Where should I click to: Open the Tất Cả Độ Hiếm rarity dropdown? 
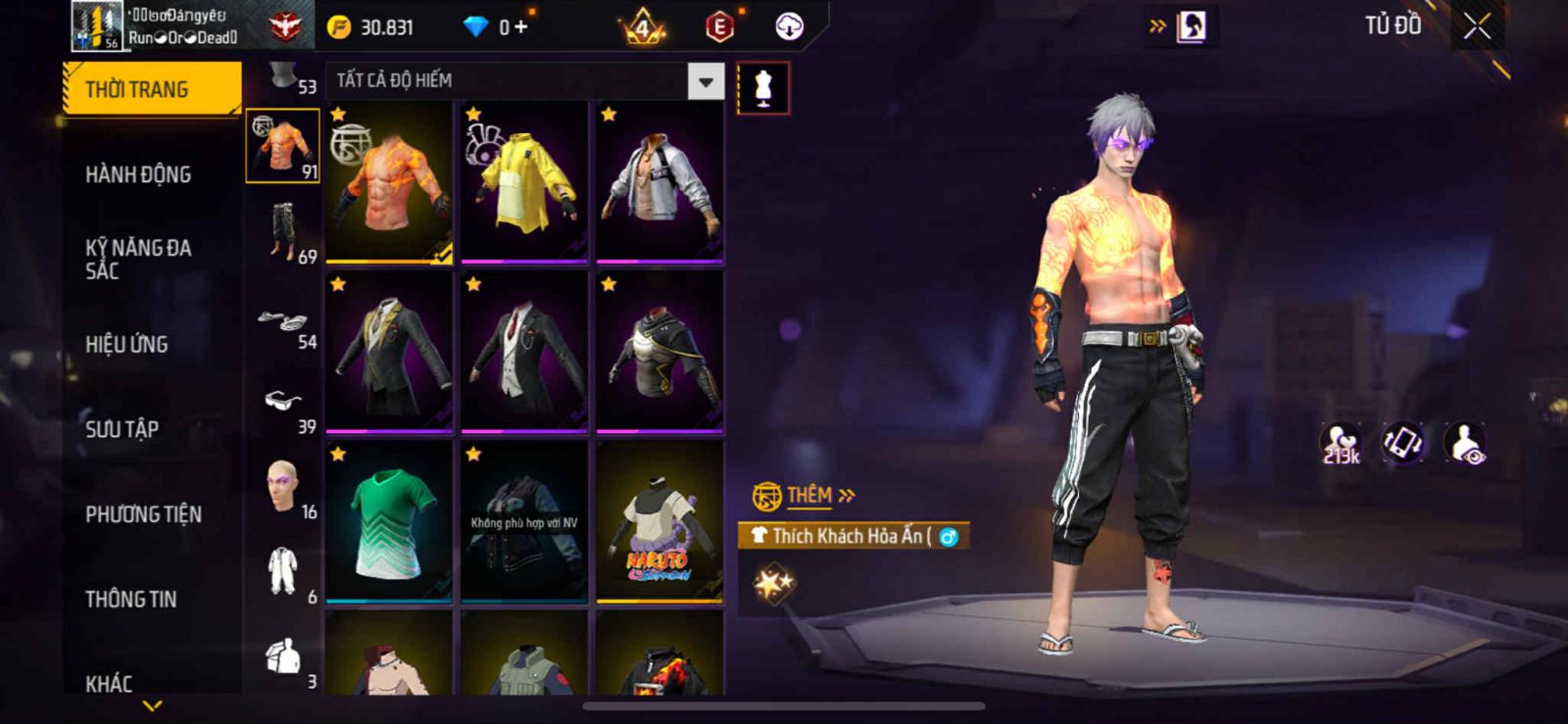coord(706,81)
